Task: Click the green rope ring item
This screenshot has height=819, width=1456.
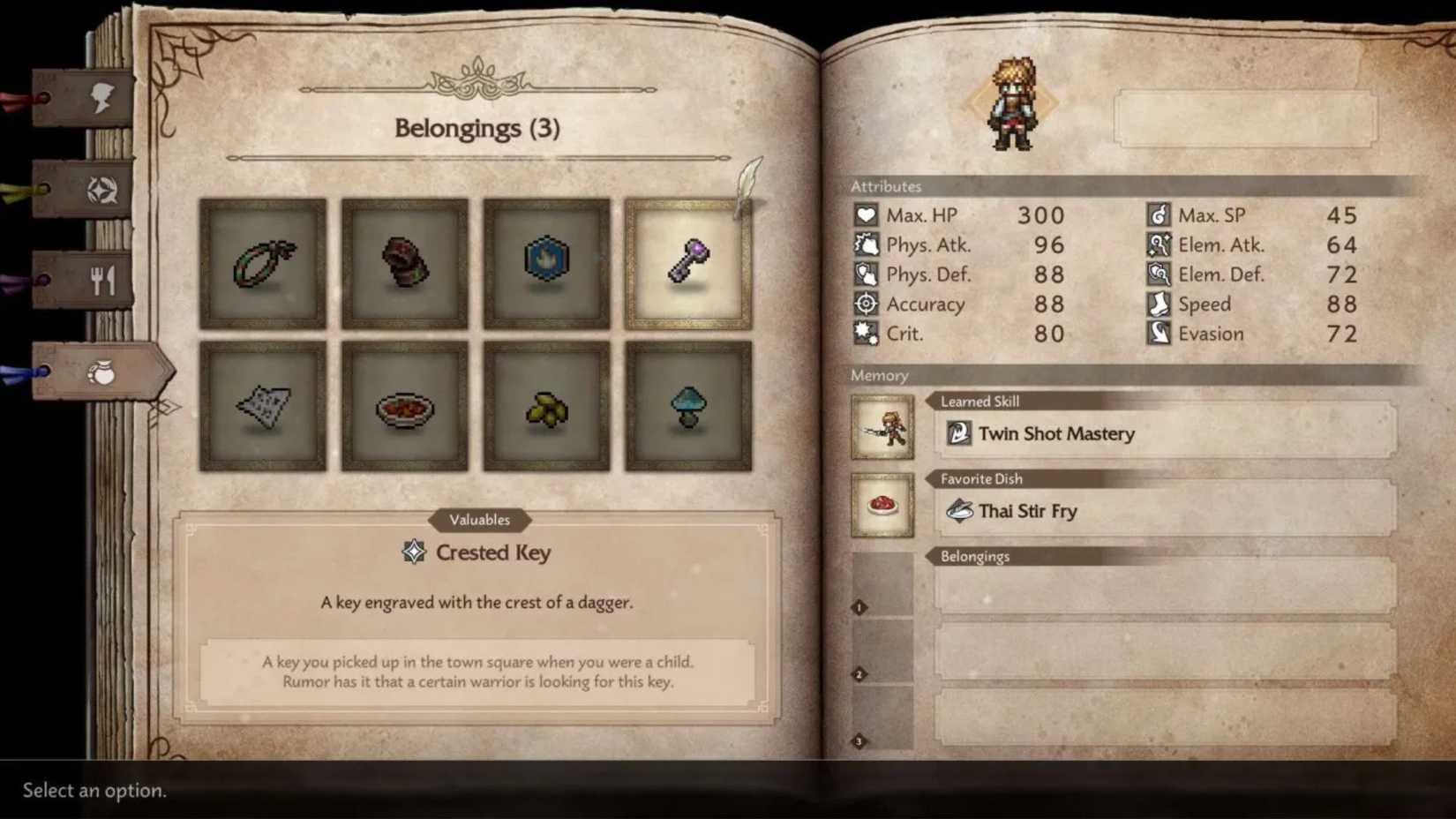Action: click(262, 260)
